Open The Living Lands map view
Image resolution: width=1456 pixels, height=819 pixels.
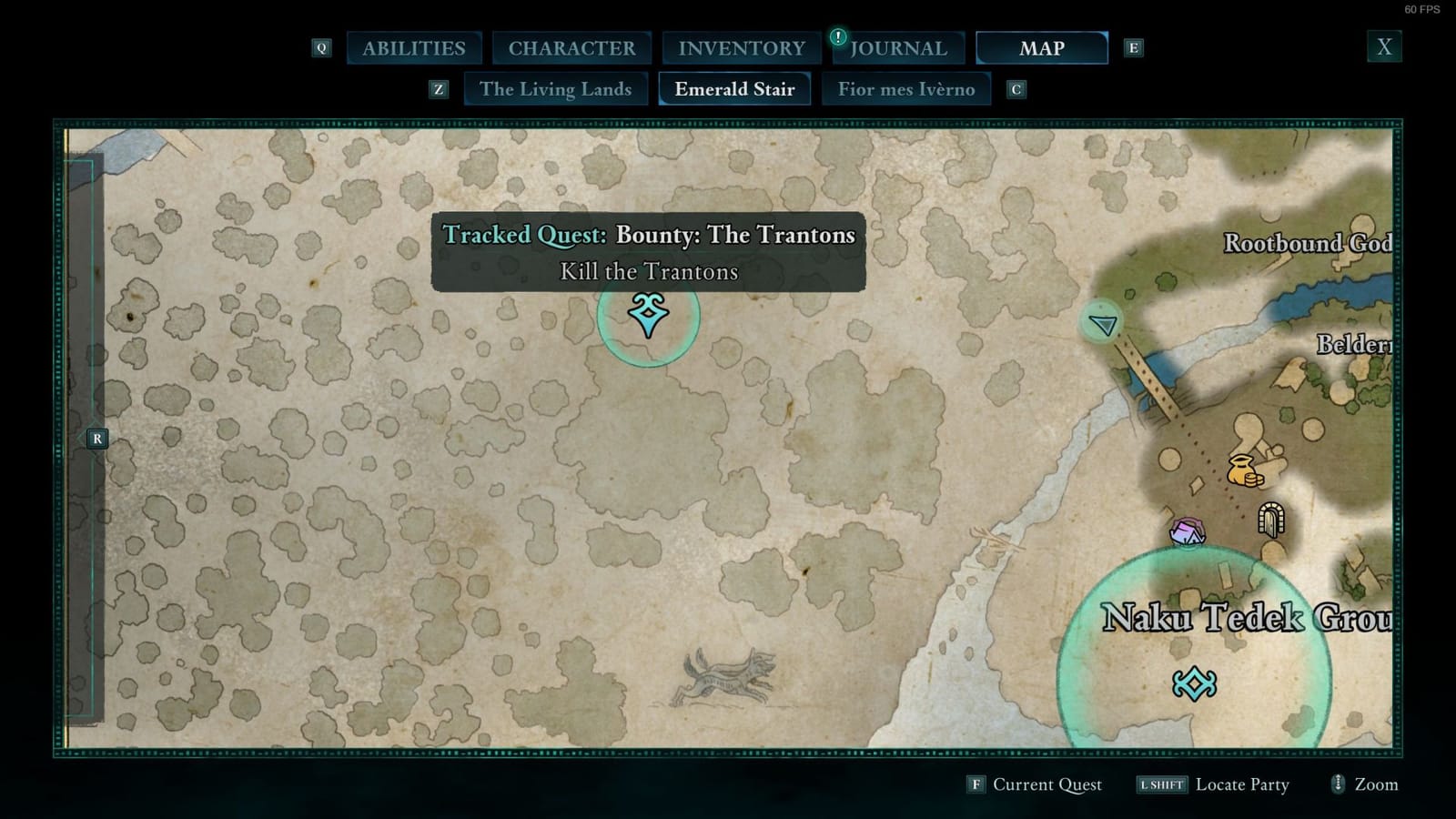556,89
